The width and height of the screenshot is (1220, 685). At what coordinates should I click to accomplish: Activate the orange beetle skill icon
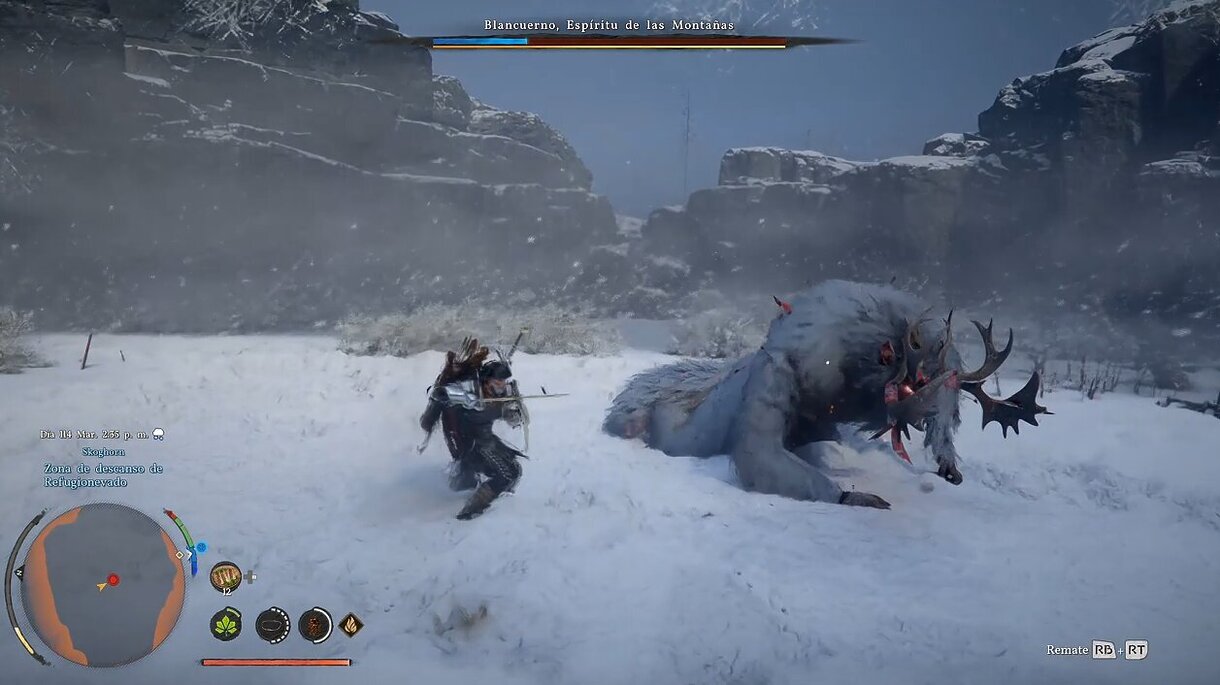pyautogui.click(x=315, y=625)
